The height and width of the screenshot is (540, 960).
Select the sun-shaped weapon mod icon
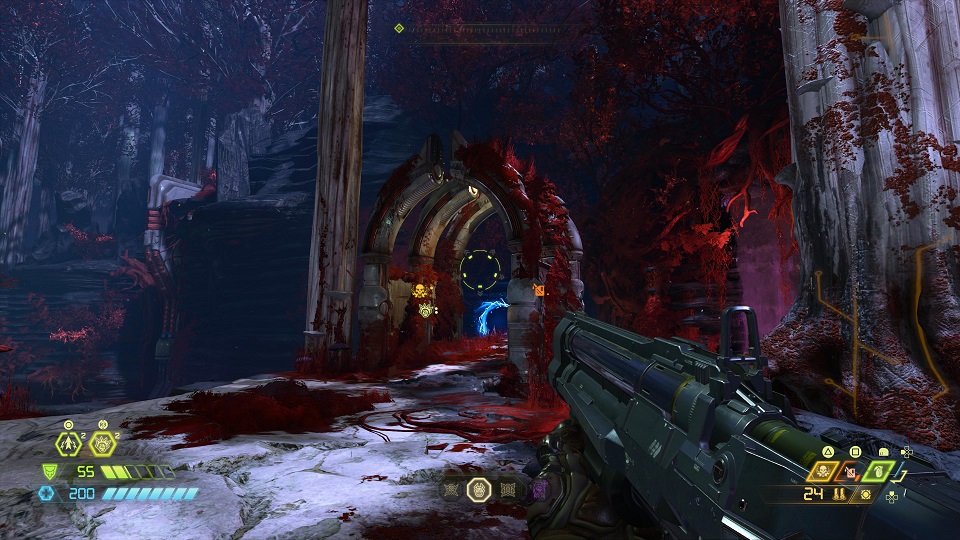(x=865, y=494)
